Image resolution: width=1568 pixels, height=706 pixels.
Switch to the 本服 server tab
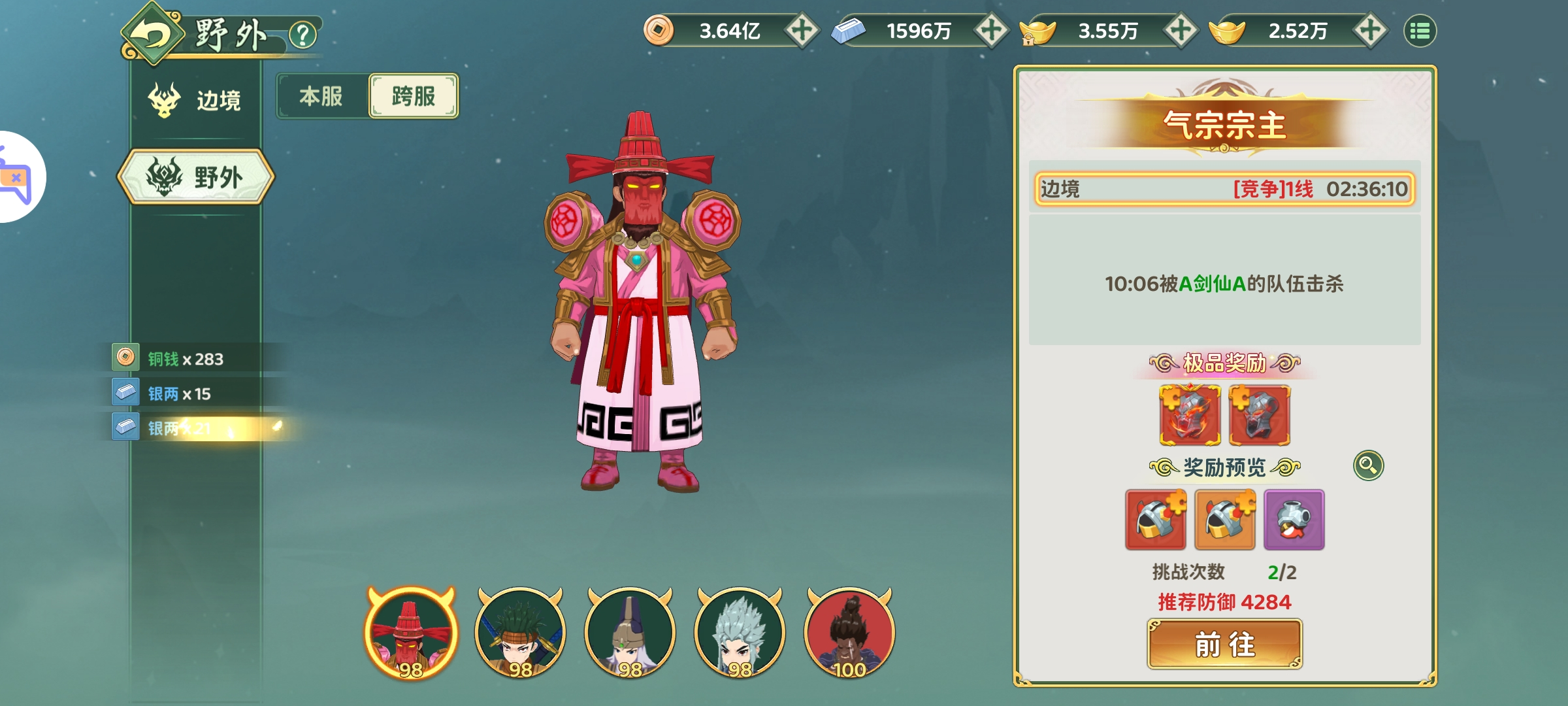(321, 96)
